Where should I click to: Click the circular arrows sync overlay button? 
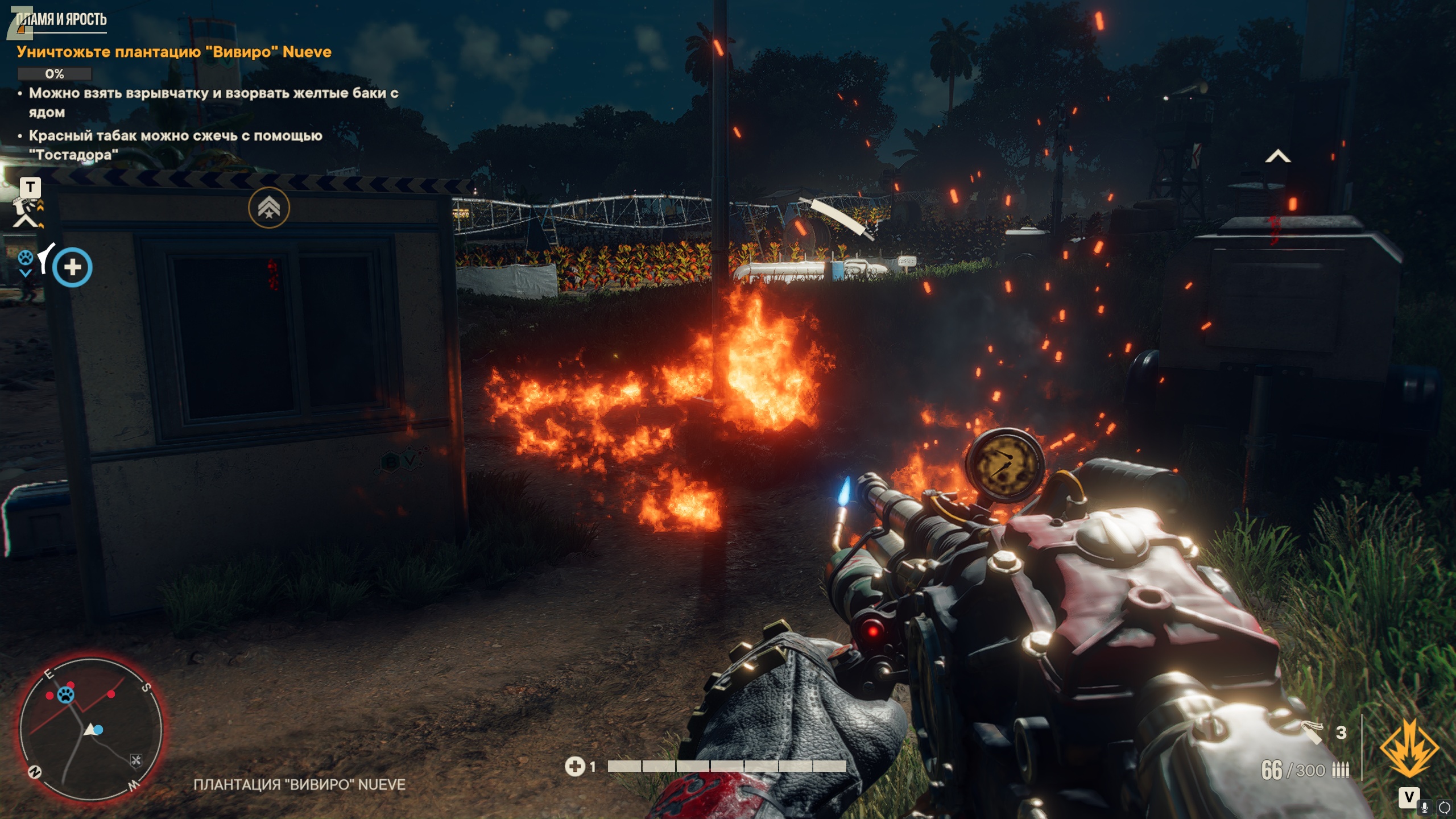point(1444,807)
